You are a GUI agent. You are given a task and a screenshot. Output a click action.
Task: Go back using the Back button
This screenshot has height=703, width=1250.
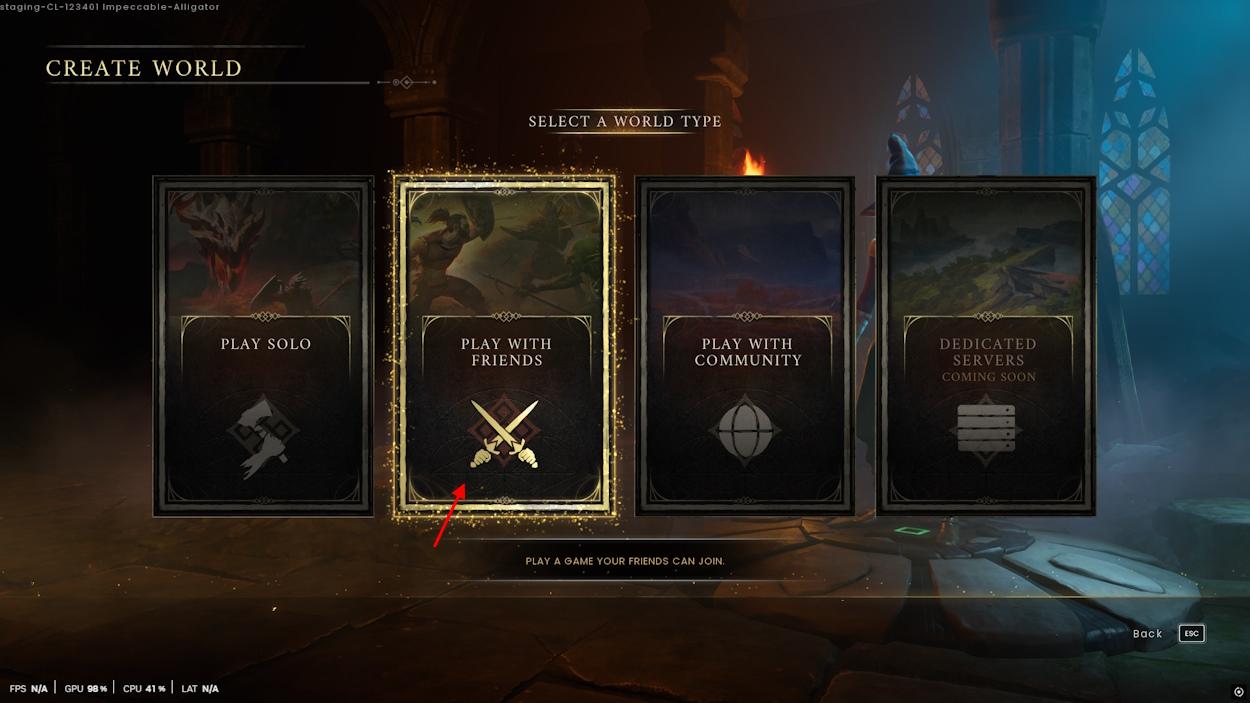pos(1167,634)
